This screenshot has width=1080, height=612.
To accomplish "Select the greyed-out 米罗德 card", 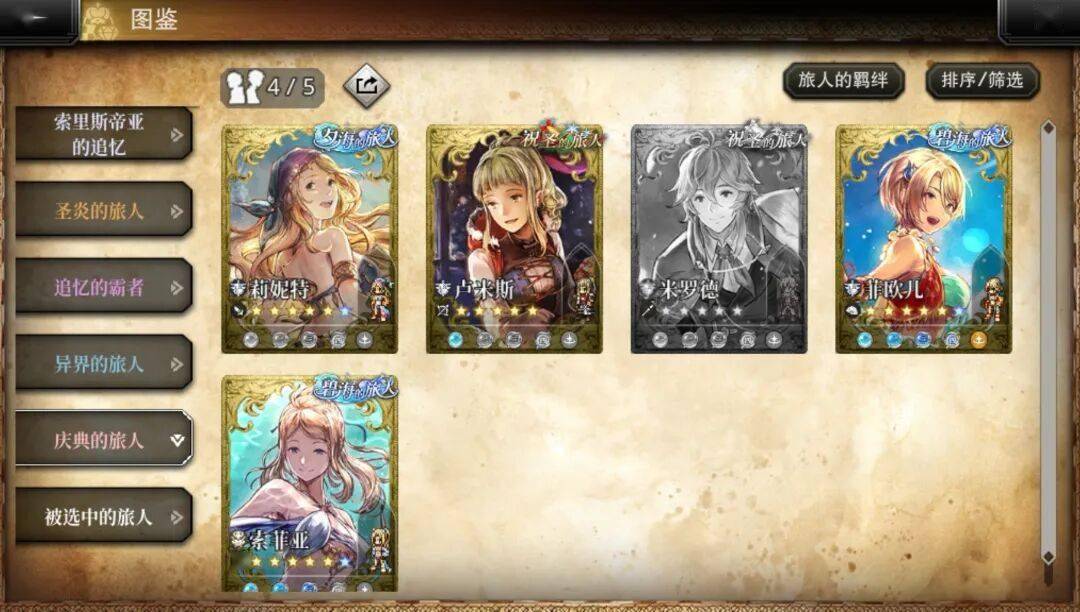I will point(719,238).
